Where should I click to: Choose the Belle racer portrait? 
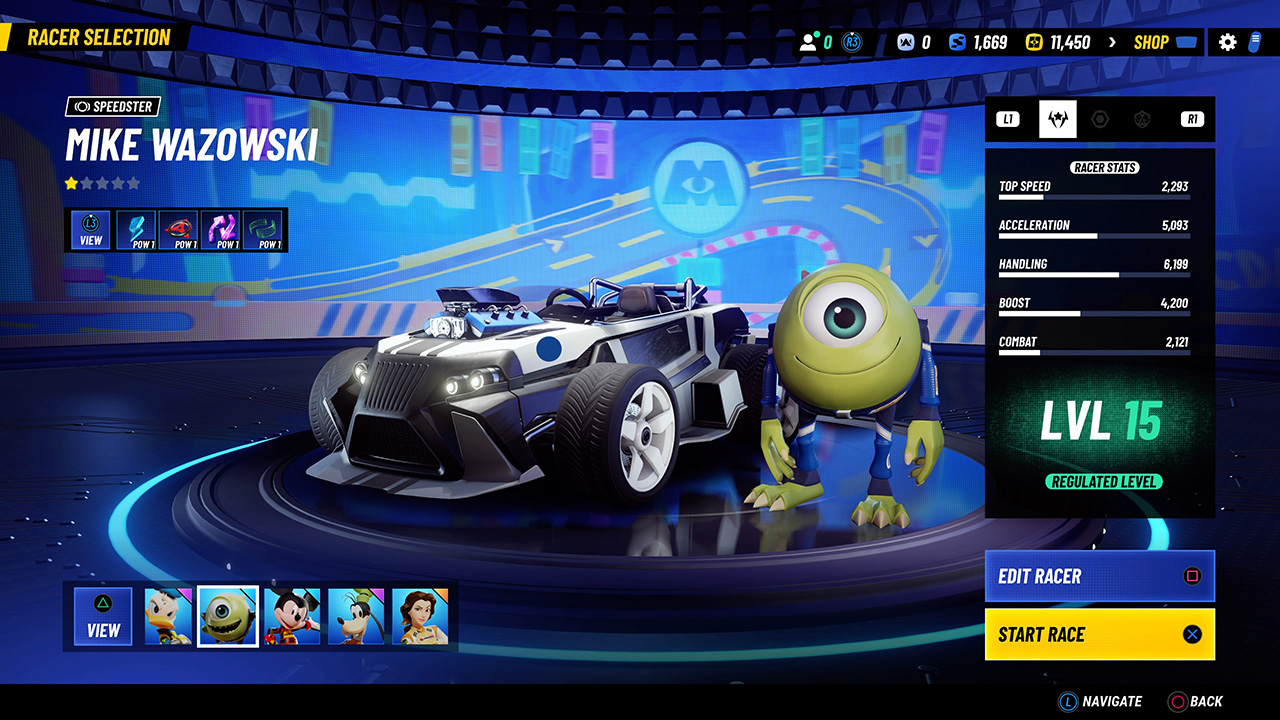click(x=420, y=616)
